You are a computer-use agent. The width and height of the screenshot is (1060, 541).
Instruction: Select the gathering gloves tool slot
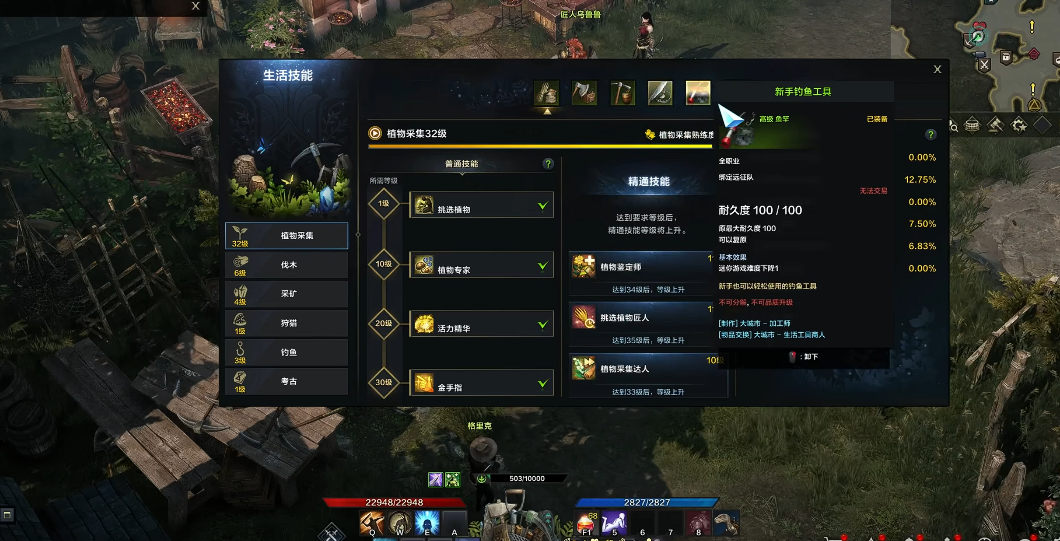(x=546, y=93)
